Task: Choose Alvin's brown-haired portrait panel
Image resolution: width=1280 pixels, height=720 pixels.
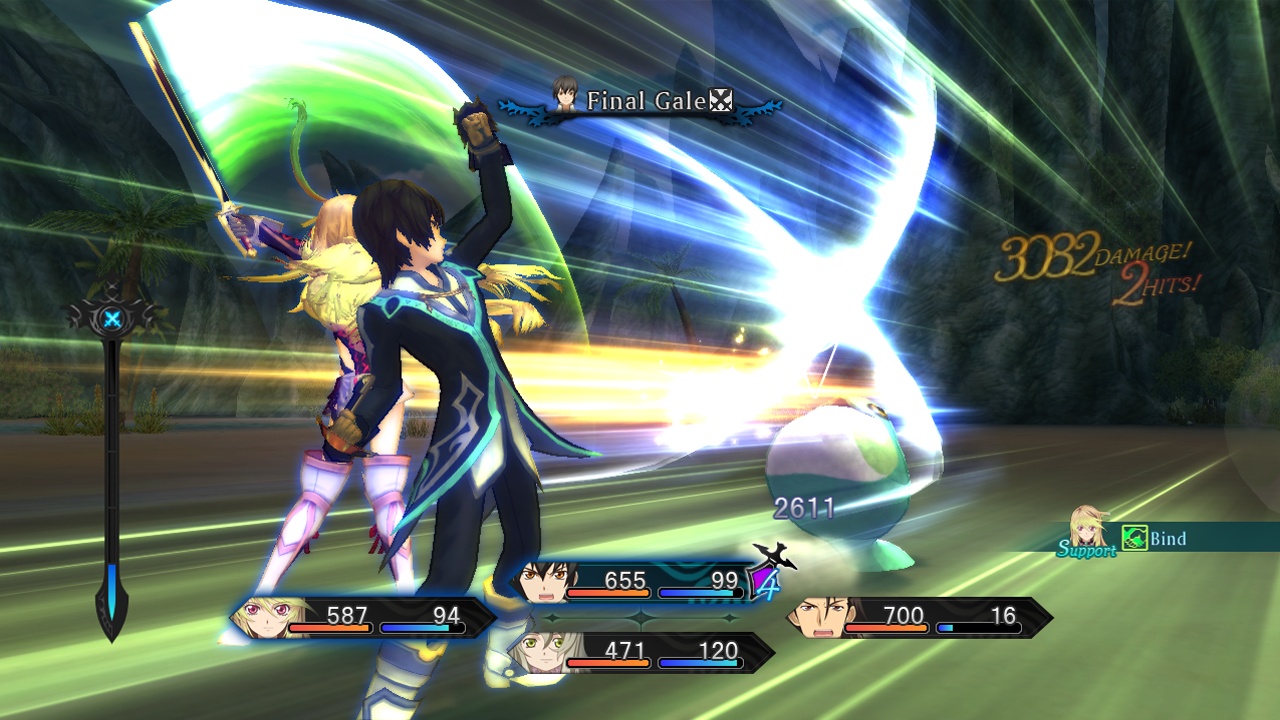Action: 918,617
